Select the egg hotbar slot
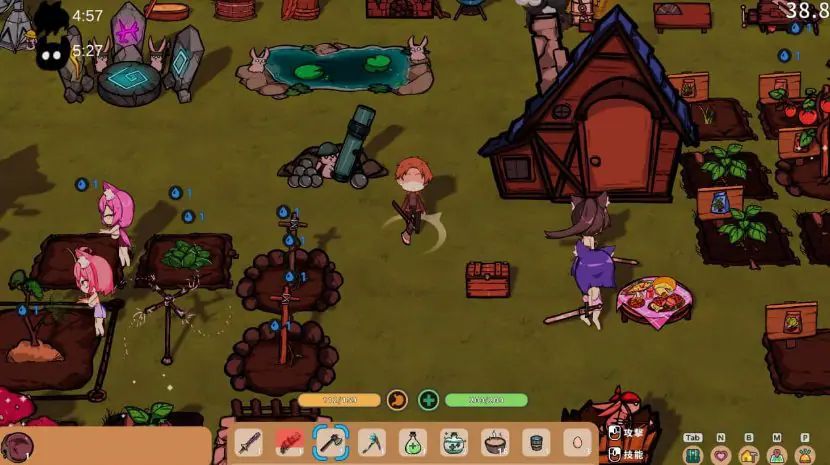830x465 pixels. [577, 442]
